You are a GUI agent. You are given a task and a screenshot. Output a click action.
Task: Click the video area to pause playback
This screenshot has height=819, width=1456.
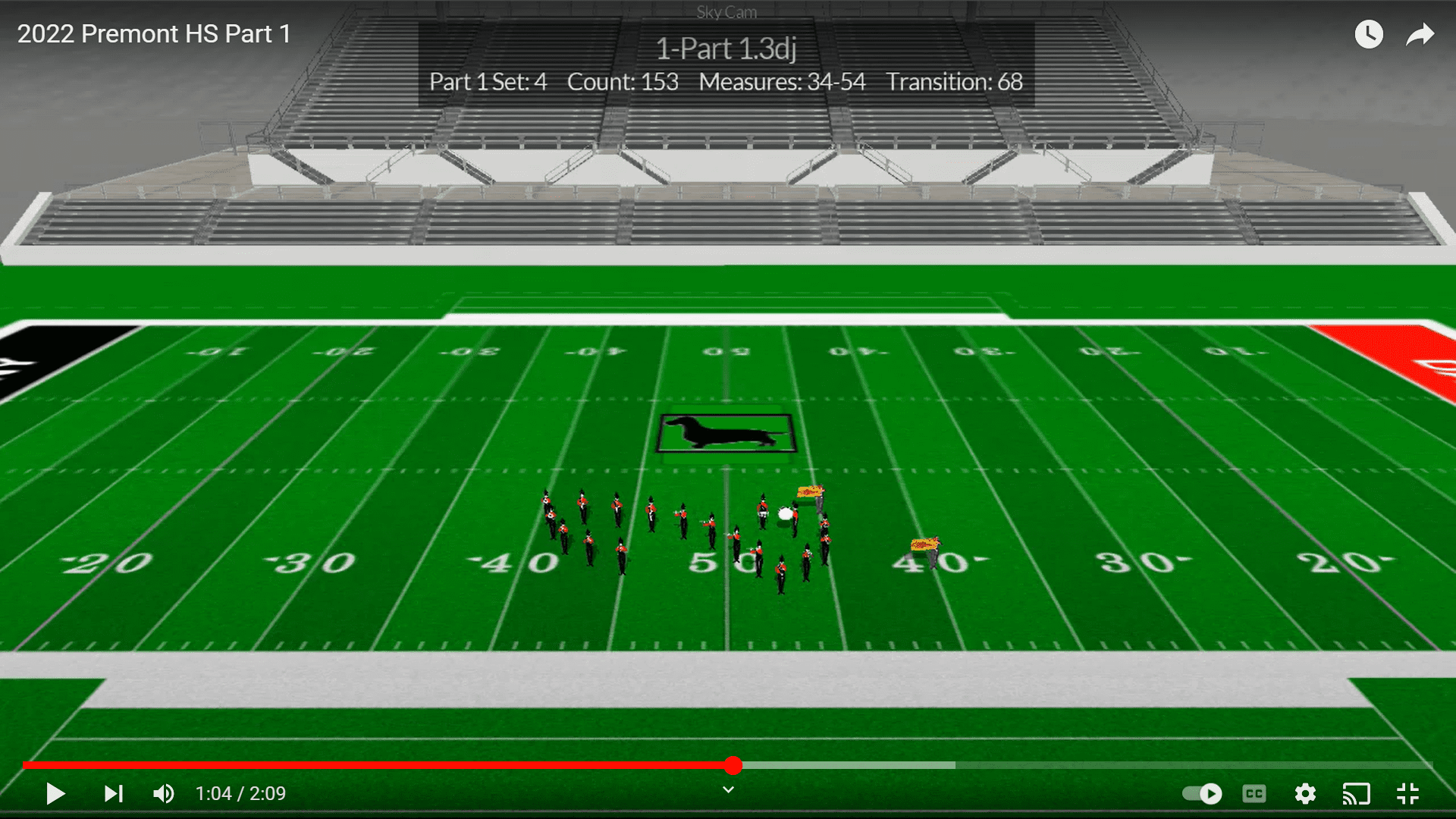728,455
